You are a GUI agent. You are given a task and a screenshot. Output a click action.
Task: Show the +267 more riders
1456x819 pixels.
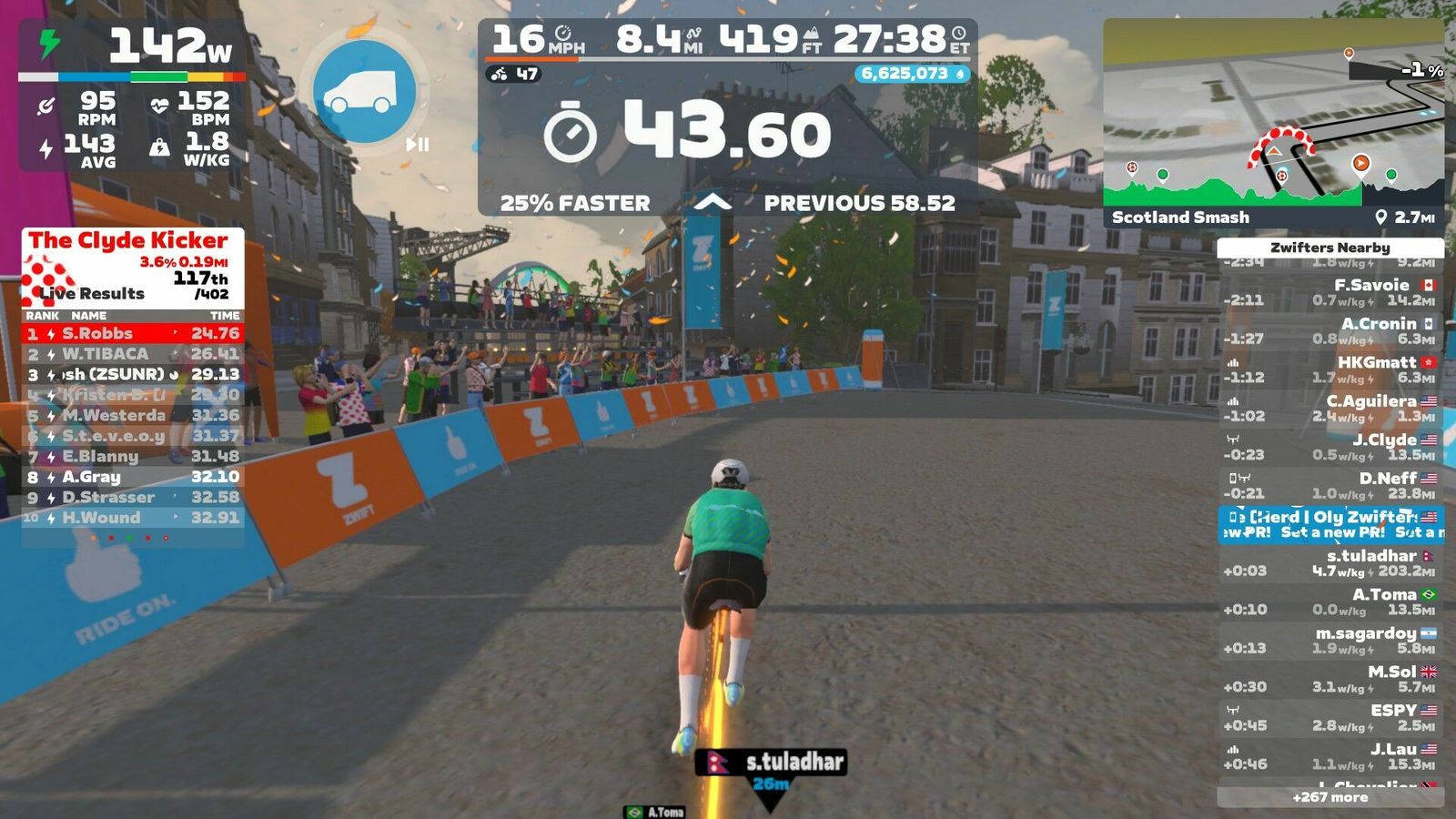(1330, 797)
